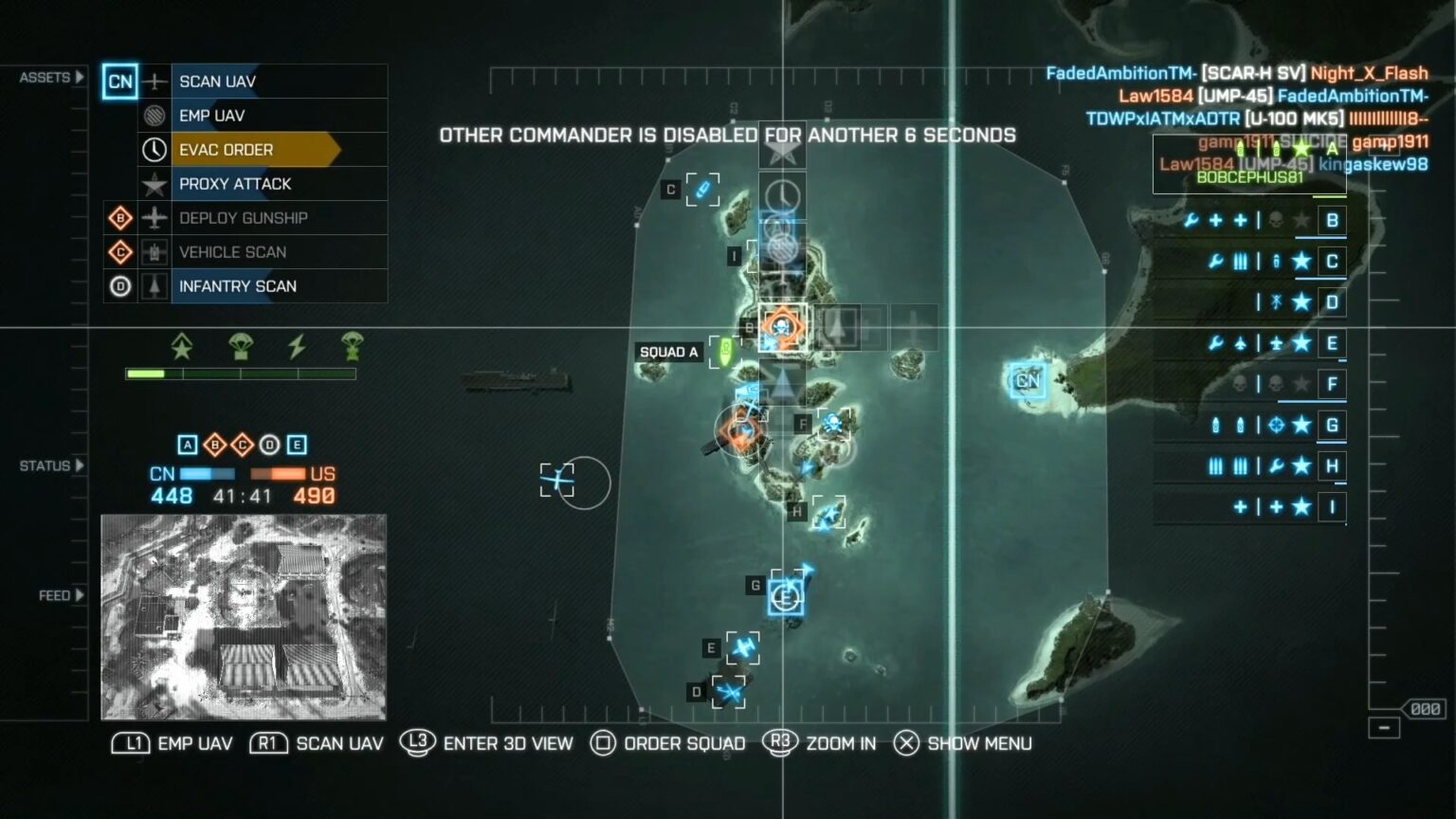Select EVAC ORDER from the assets menu

tap(227, 150)
